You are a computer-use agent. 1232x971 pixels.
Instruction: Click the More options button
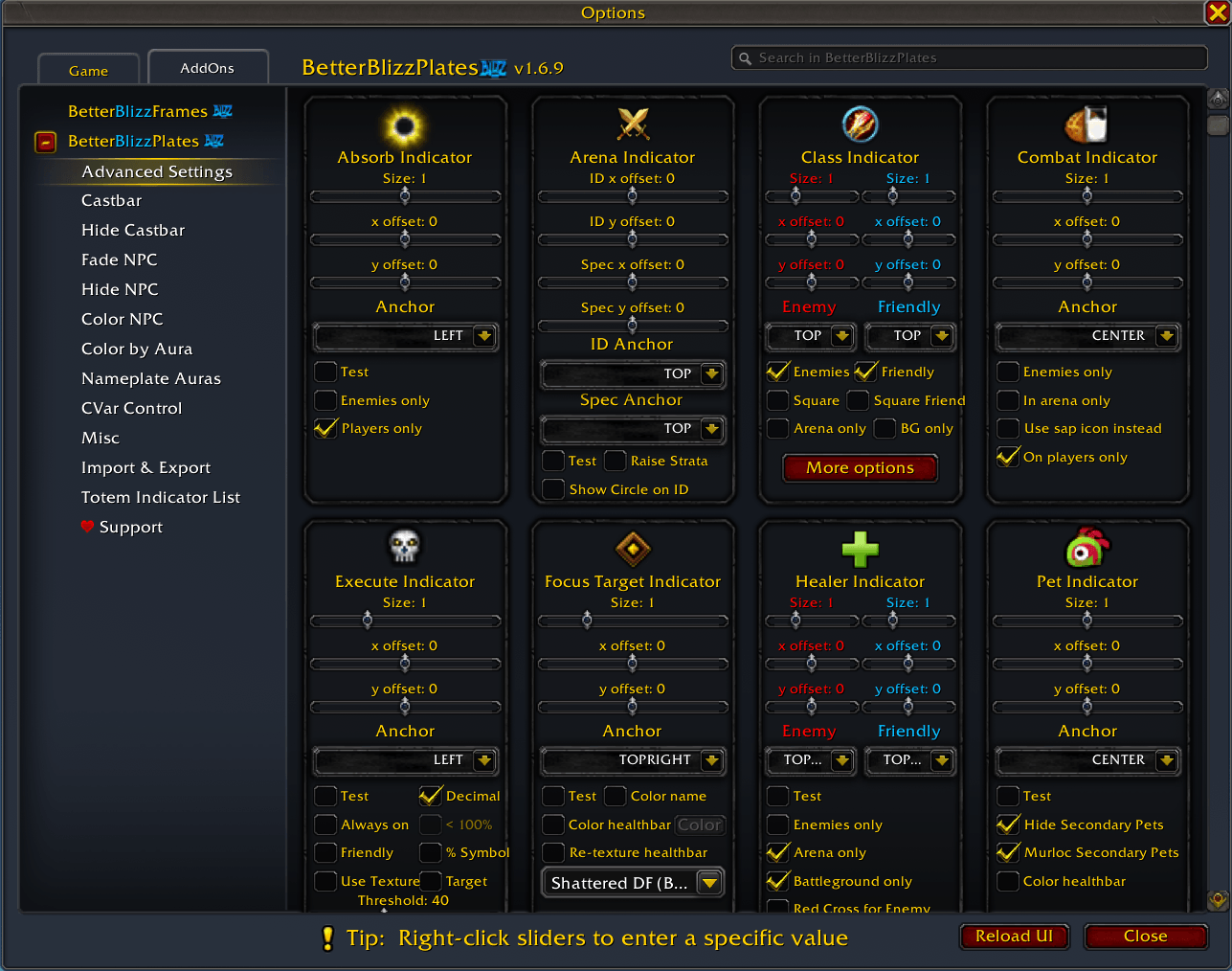point(859,467)
